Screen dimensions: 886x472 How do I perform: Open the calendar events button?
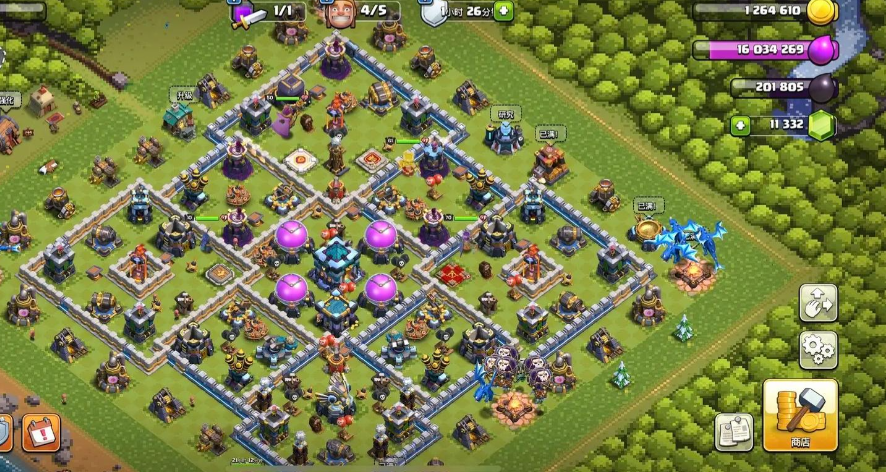41,432
